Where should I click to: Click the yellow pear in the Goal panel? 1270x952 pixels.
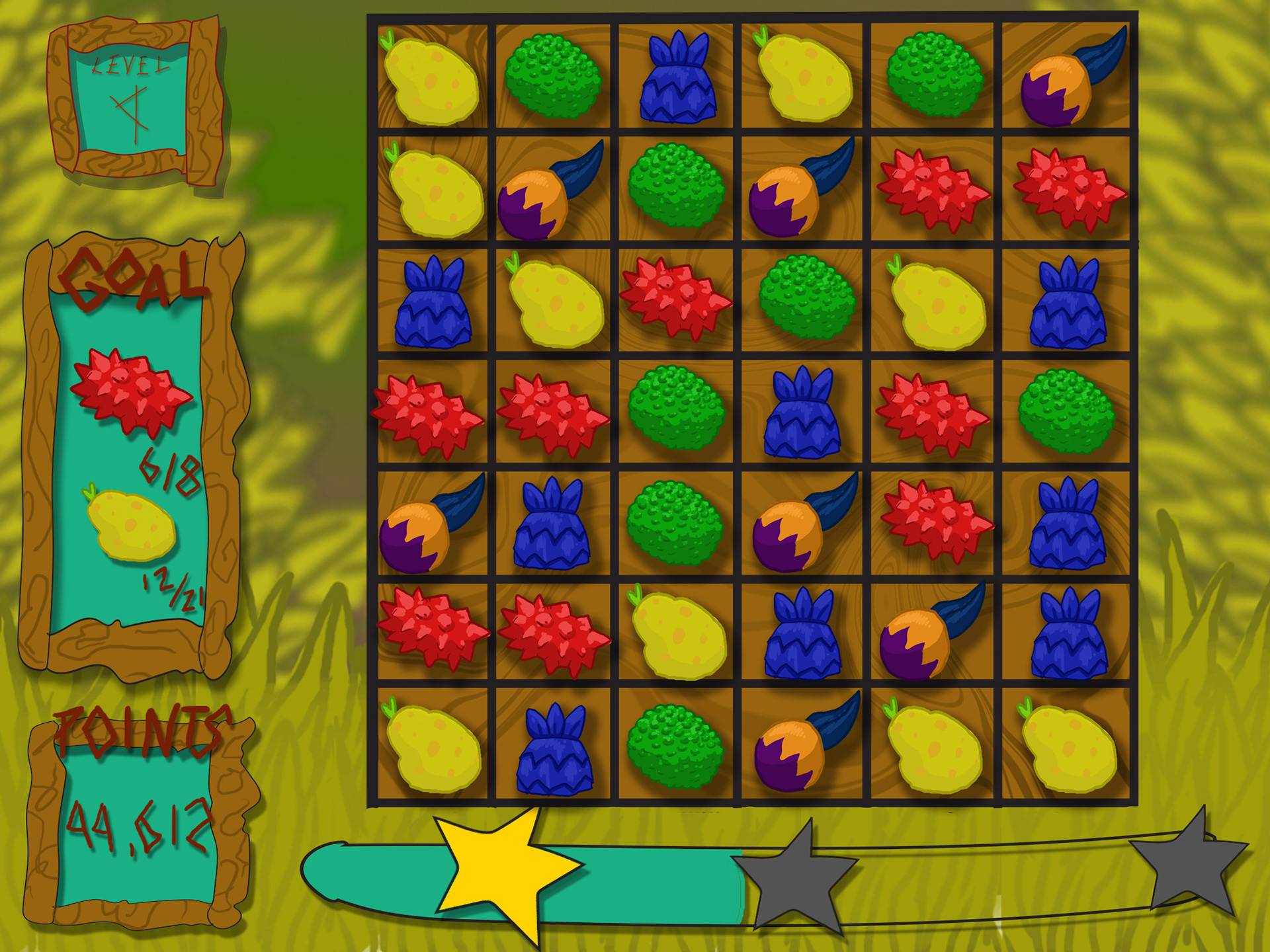(x=131, y=526)
